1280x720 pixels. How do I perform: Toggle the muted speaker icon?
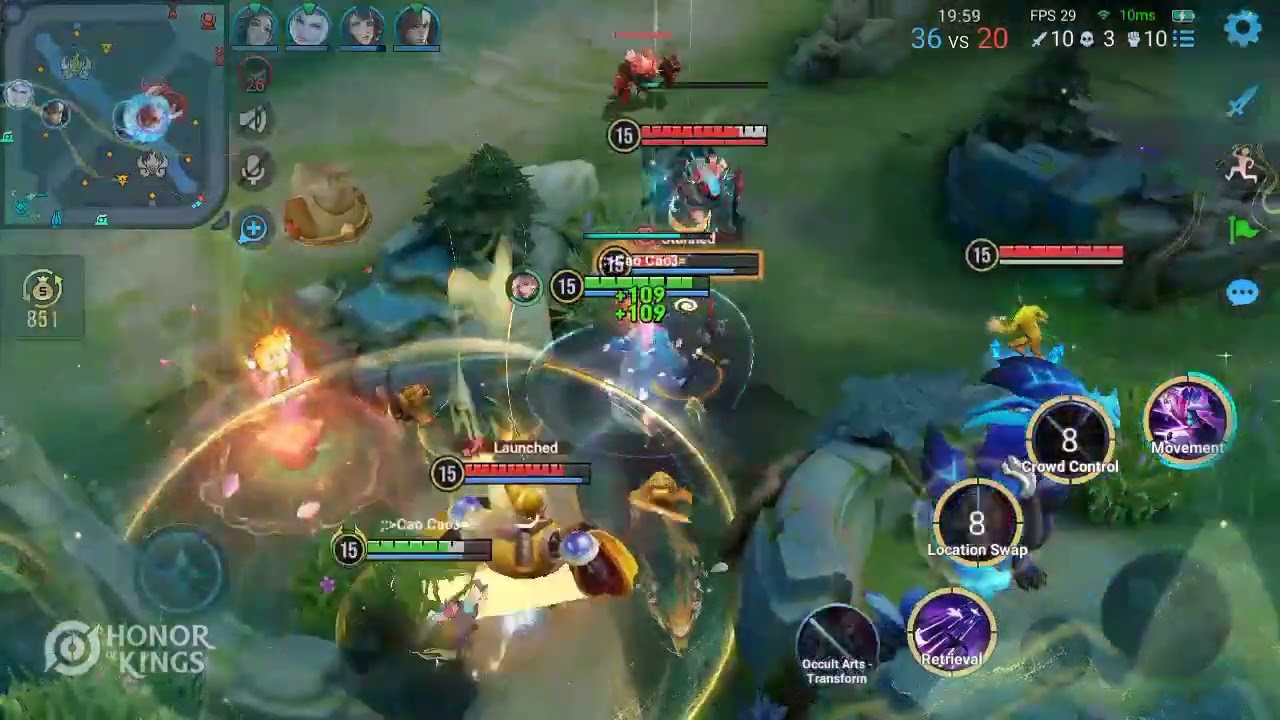(254, 121)
